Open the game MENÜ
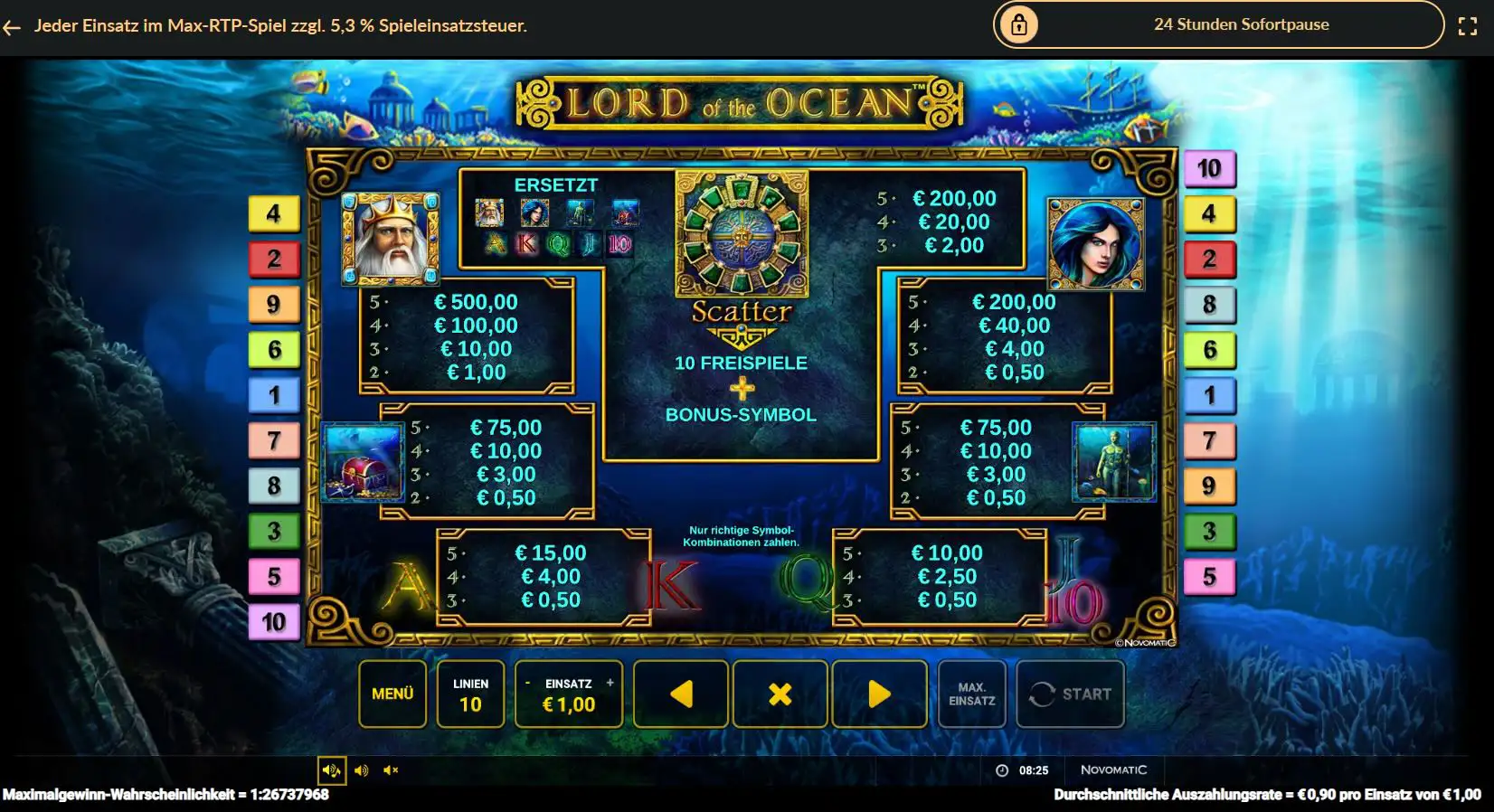Viewport: 1494px width, 812px height. click(x=392, y=694)
